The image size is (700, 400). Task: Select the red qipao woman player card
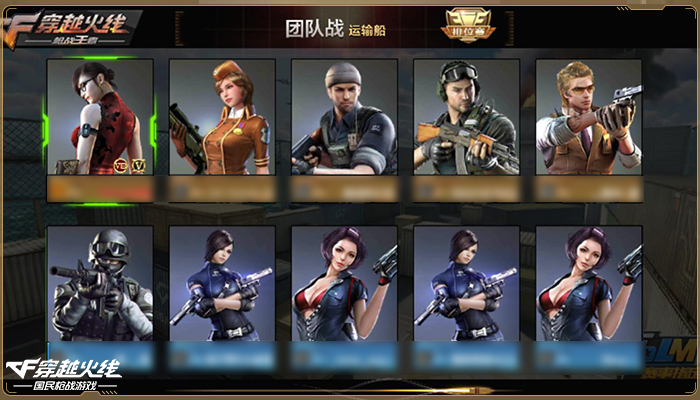100,117
